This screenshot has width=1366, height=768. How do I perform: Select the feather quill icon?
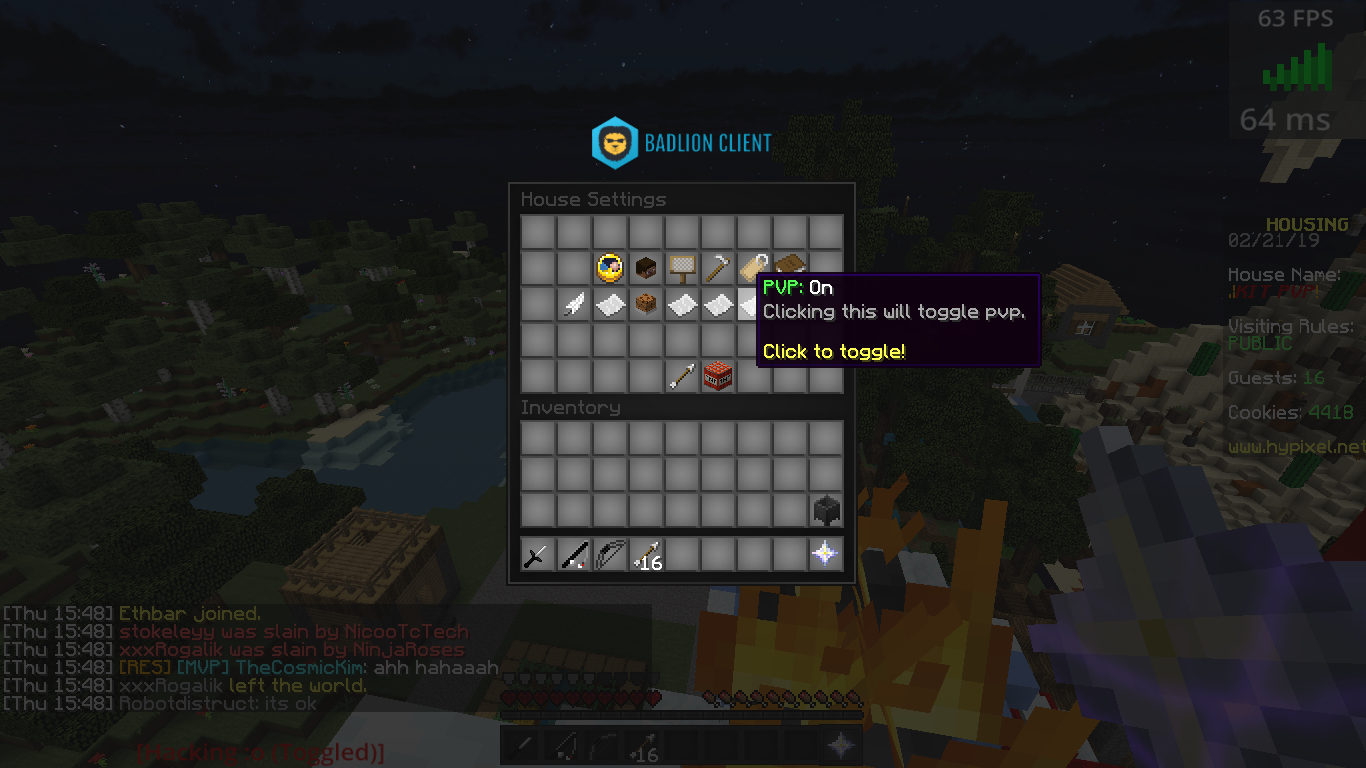[574, 304]
